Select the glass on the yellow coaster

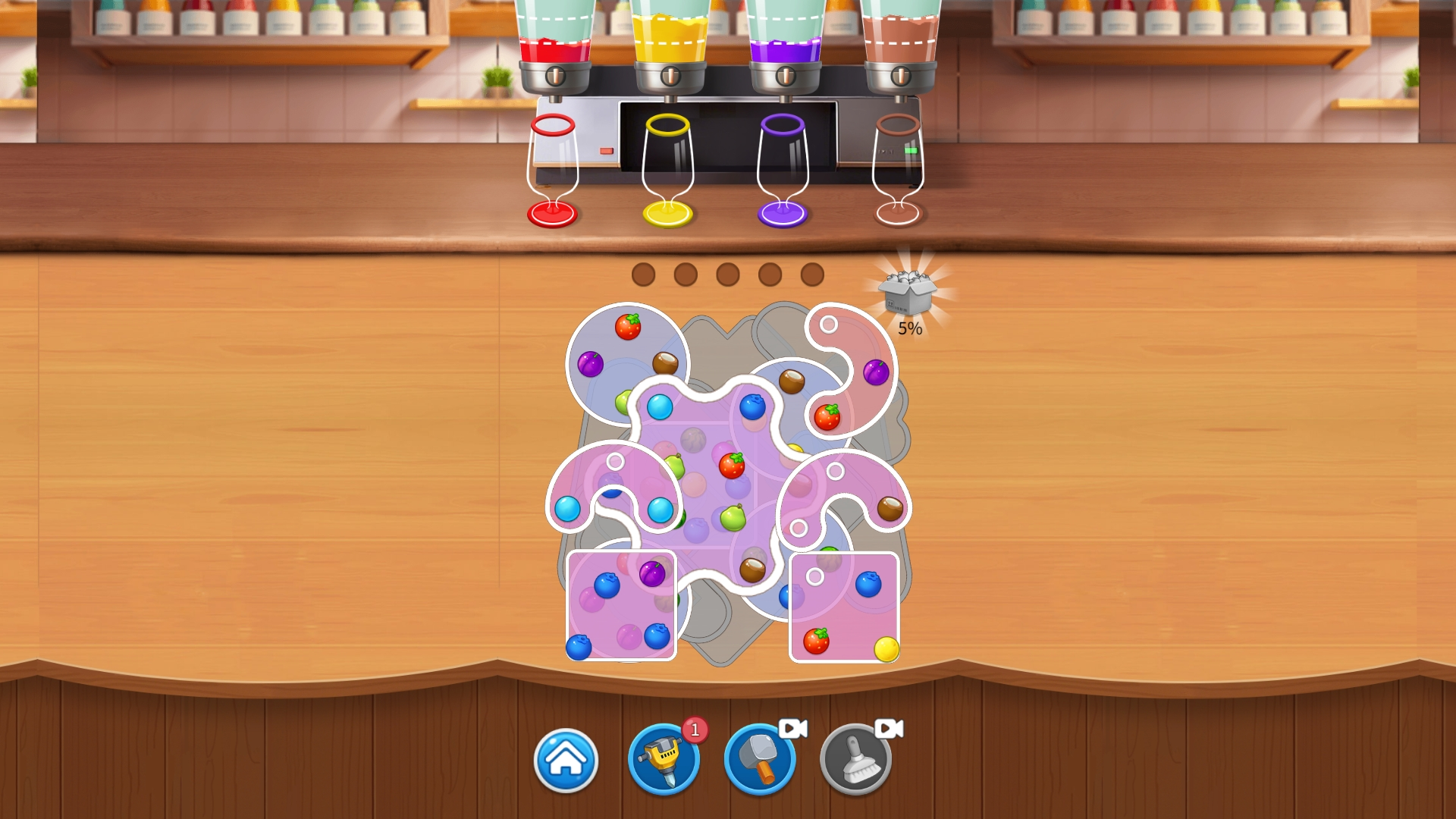click(667, 167)
